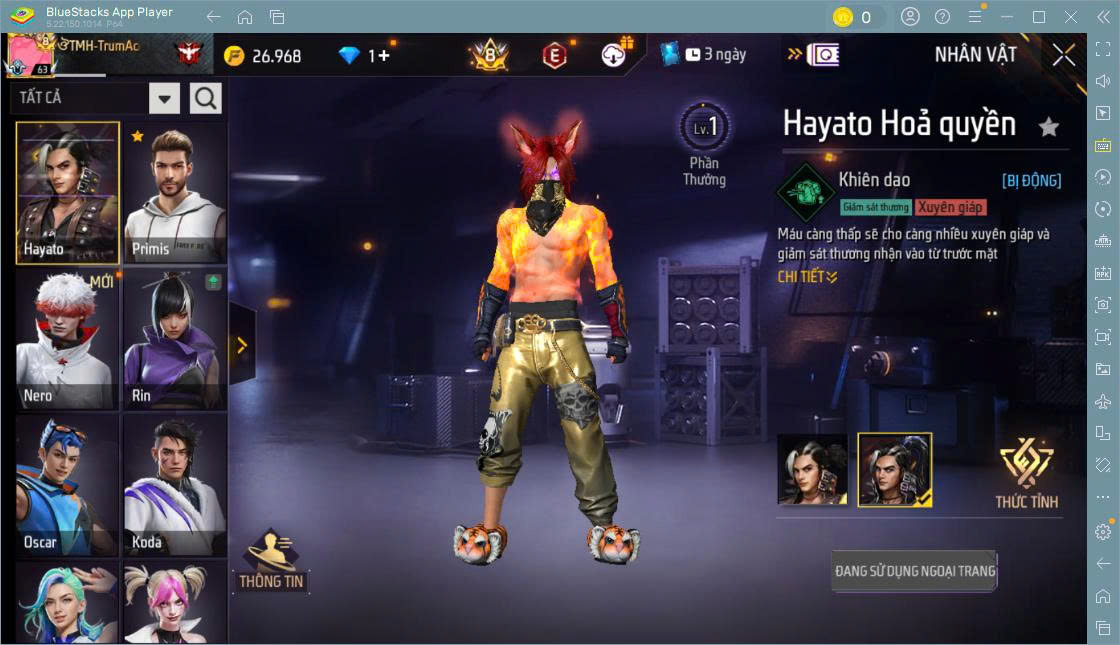Choose the Koda character card
Screen dimensions: 1120x645
click(175, 486)
